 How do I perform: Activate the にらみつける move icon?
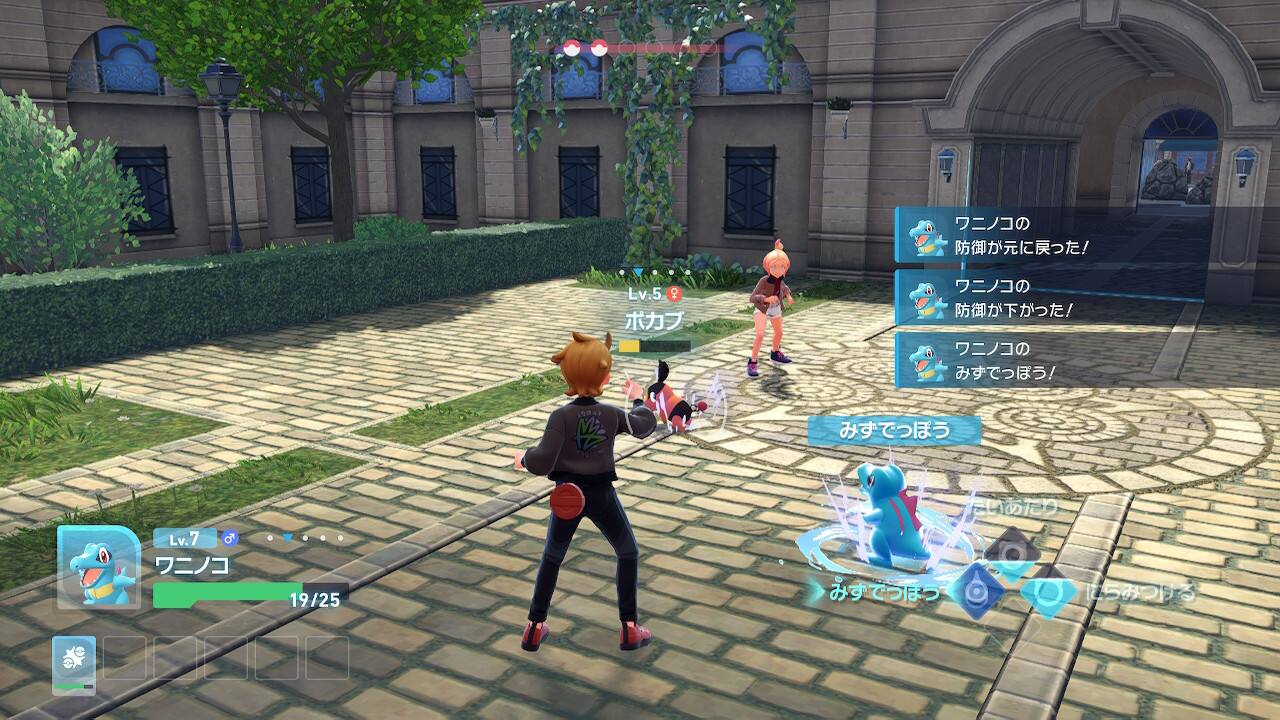click(1048, 594)
